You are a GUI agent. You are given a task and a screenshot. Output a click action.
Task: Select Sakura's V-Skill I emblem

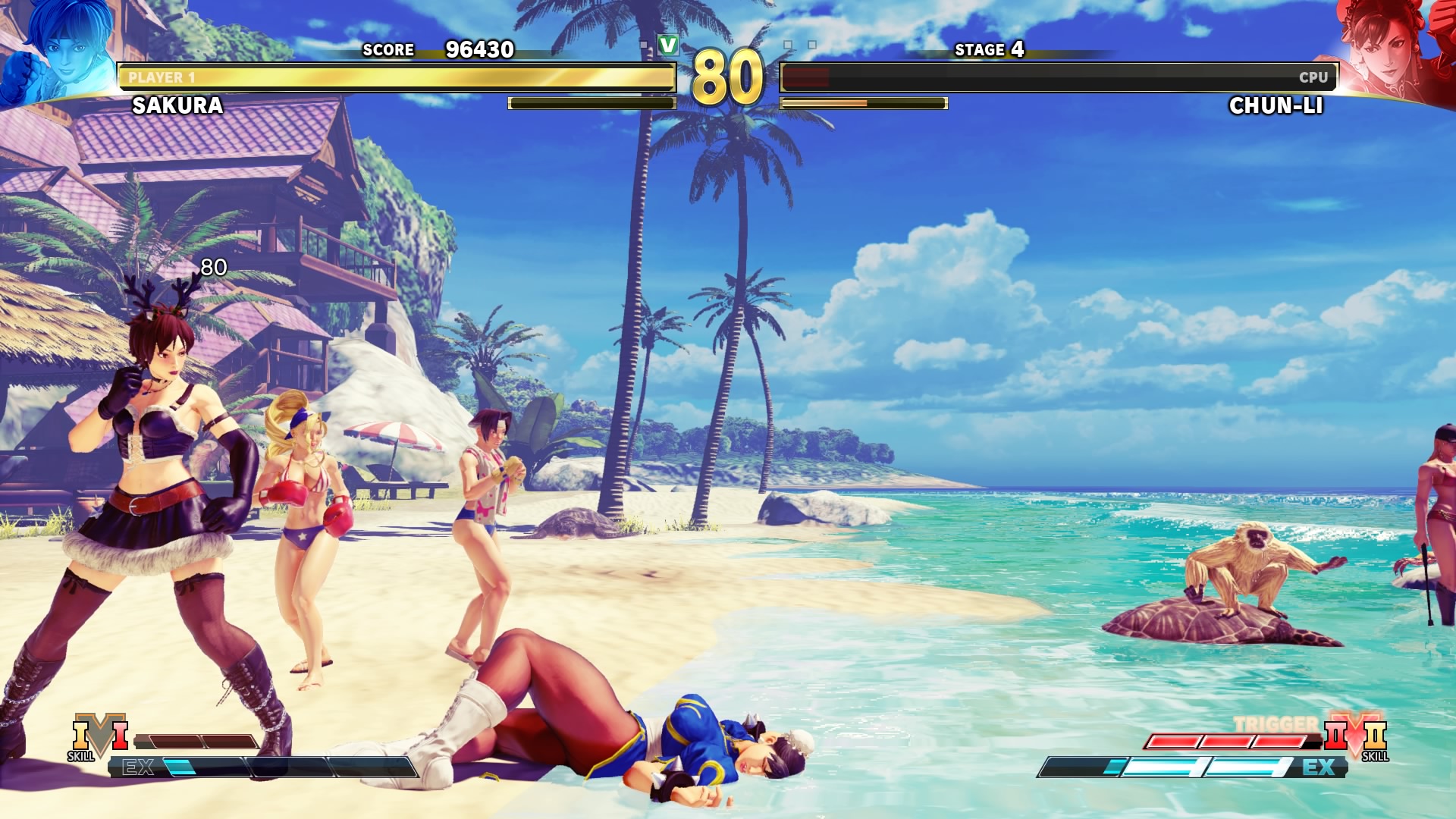[x=99, y=734]
